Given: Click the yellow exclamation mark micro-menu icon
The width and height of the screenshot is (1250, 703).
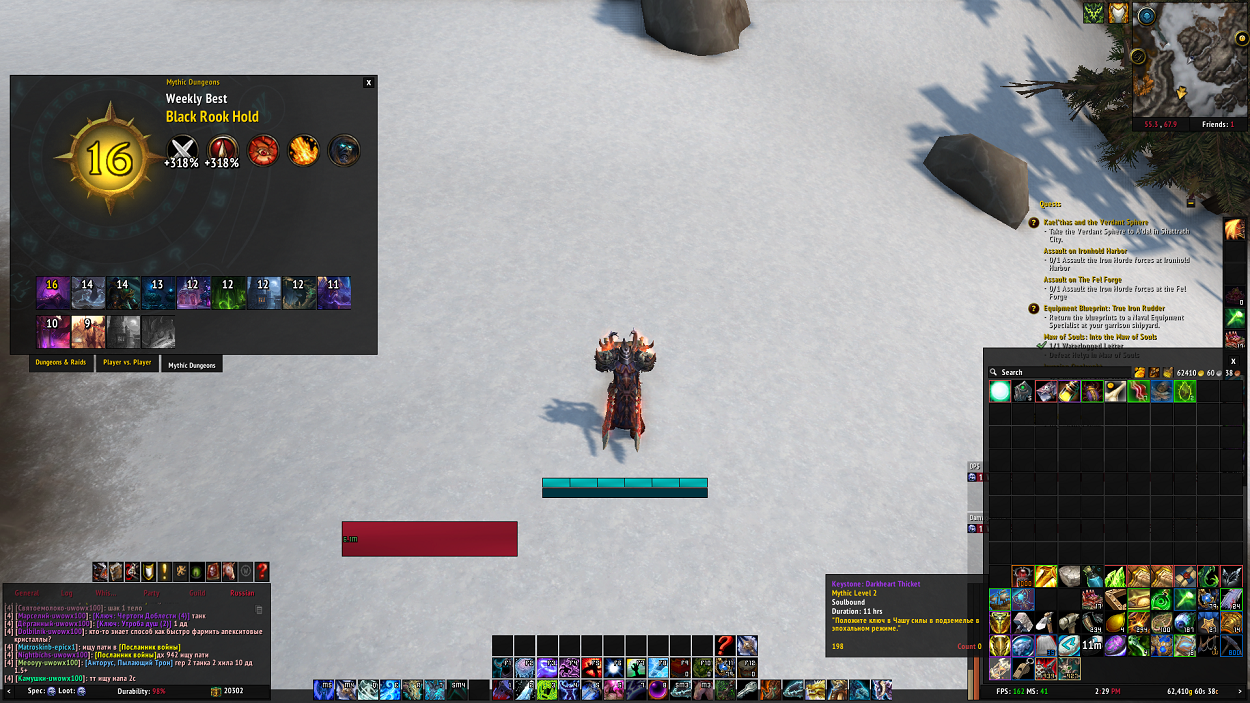Looking at the screenshot, I should (x=165, y=571).
